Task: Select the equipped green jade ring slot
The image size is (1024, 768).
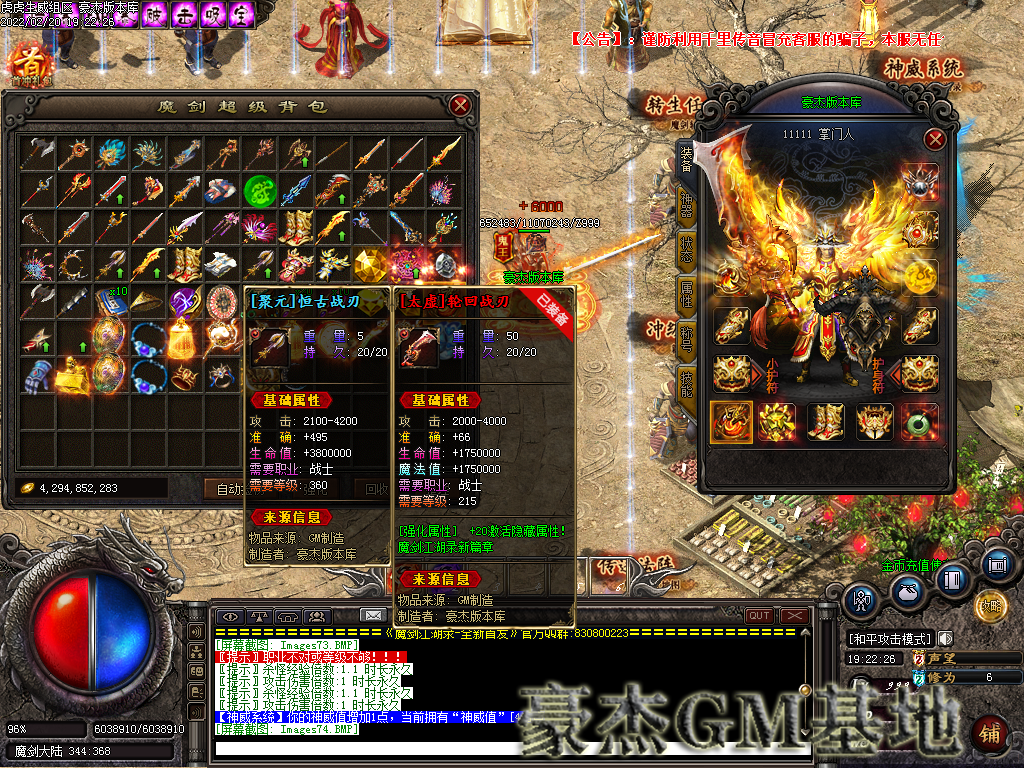Action: [920, 422]
